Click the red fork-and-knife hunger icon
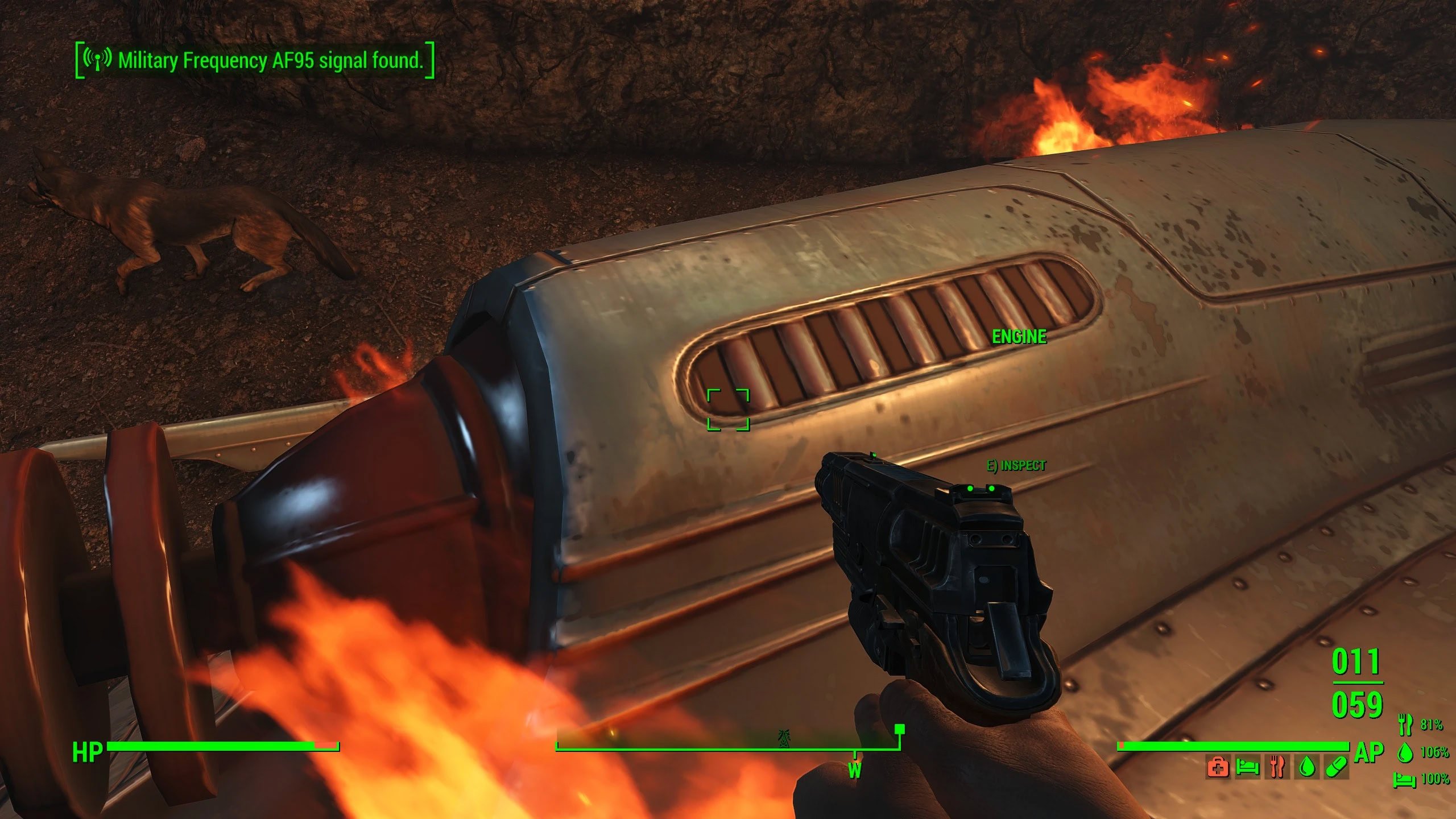This screenshot has height=819, width=1456. click(x=1277, y=768)
